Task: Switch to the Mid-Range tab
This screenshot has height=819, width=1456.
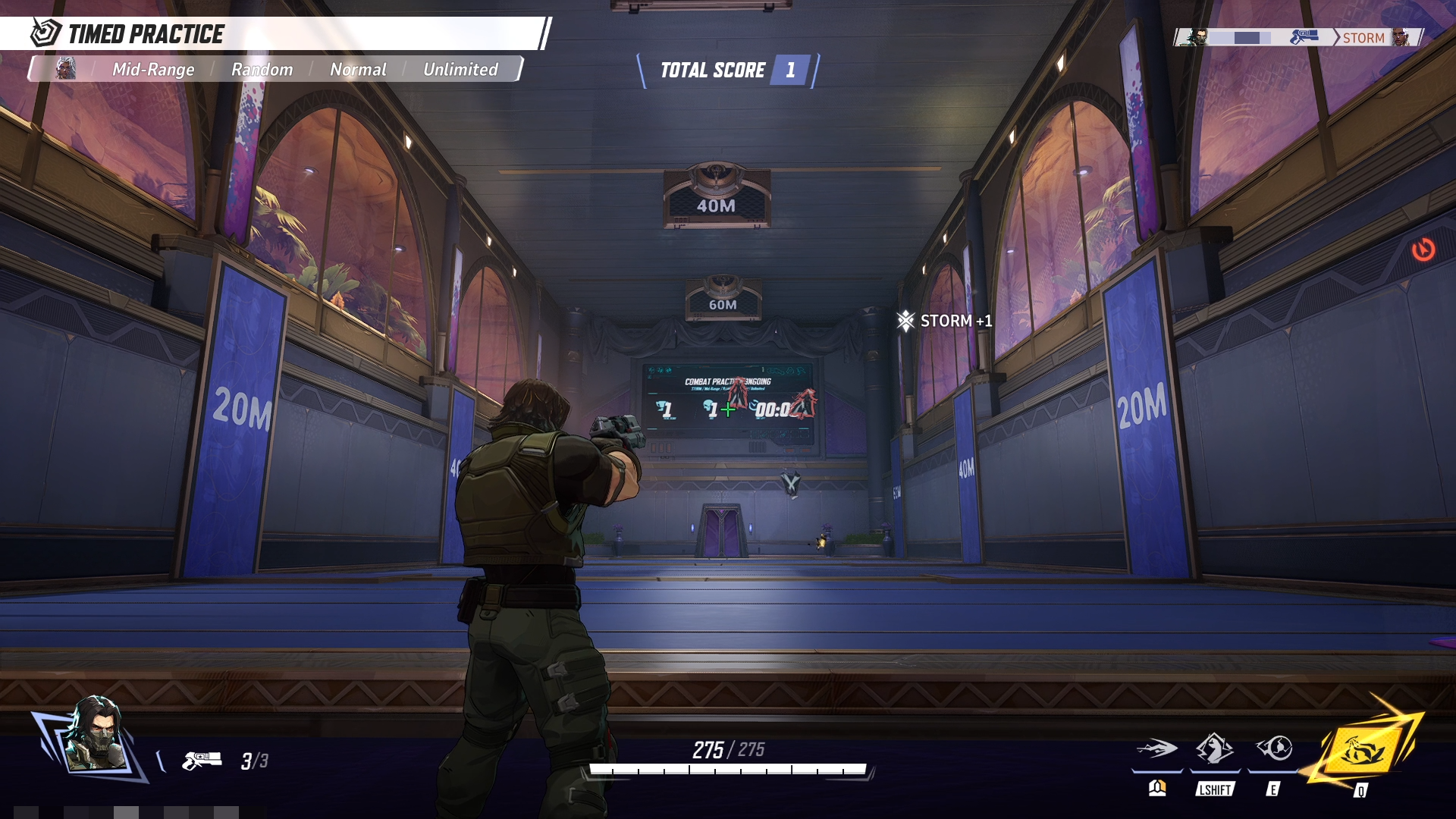Action: coord(154,70)
